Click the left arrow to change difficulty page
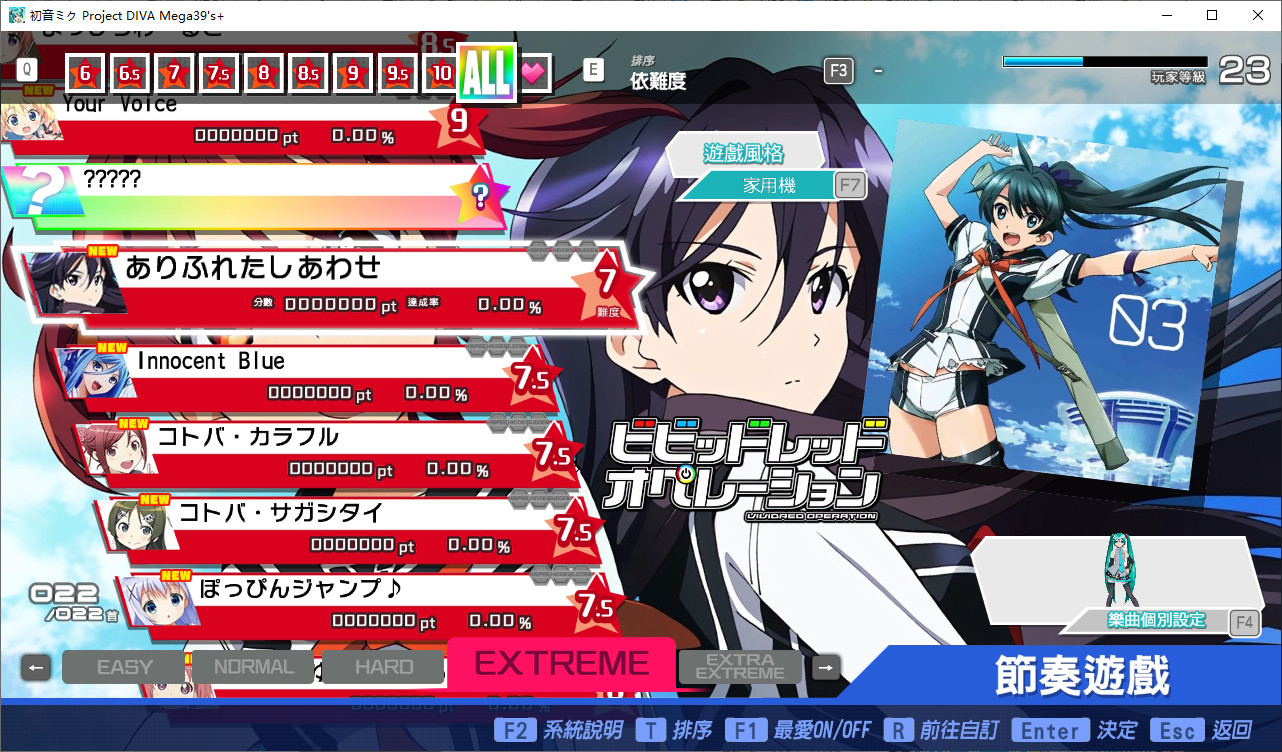The height and width of the screenshot is (752, 1282). pos(36,666)
